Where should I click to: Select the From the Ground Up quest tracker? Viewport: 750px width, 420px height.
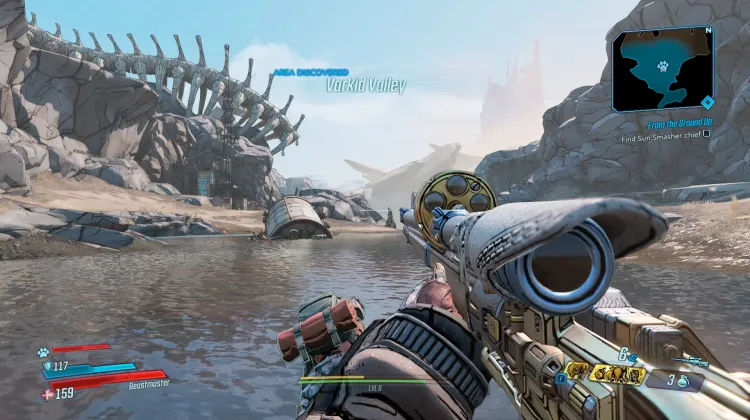[x=663, y=122]
